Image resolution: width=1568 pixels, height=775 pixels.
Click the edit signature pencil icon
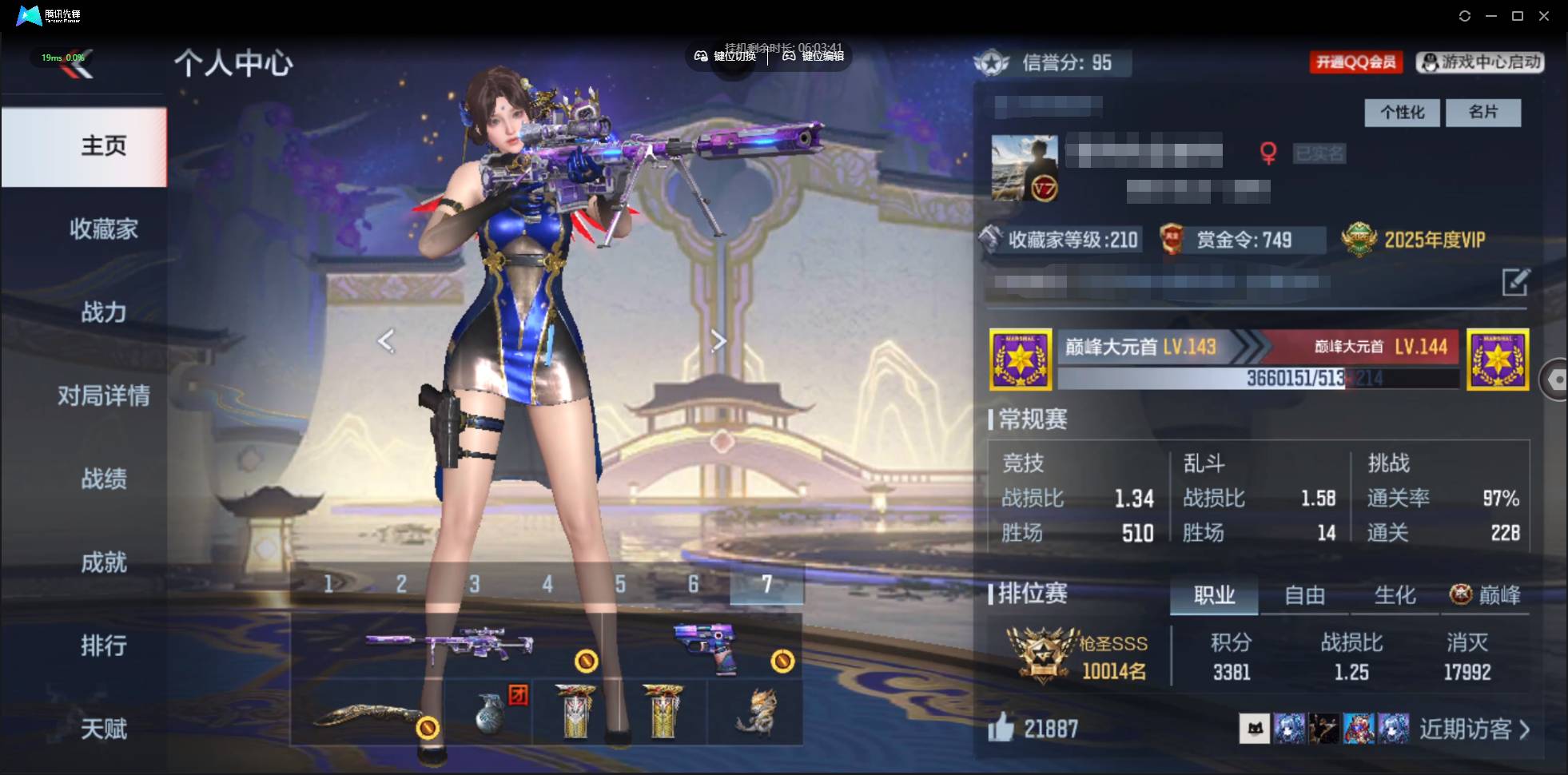click(x=1515, y=282)
